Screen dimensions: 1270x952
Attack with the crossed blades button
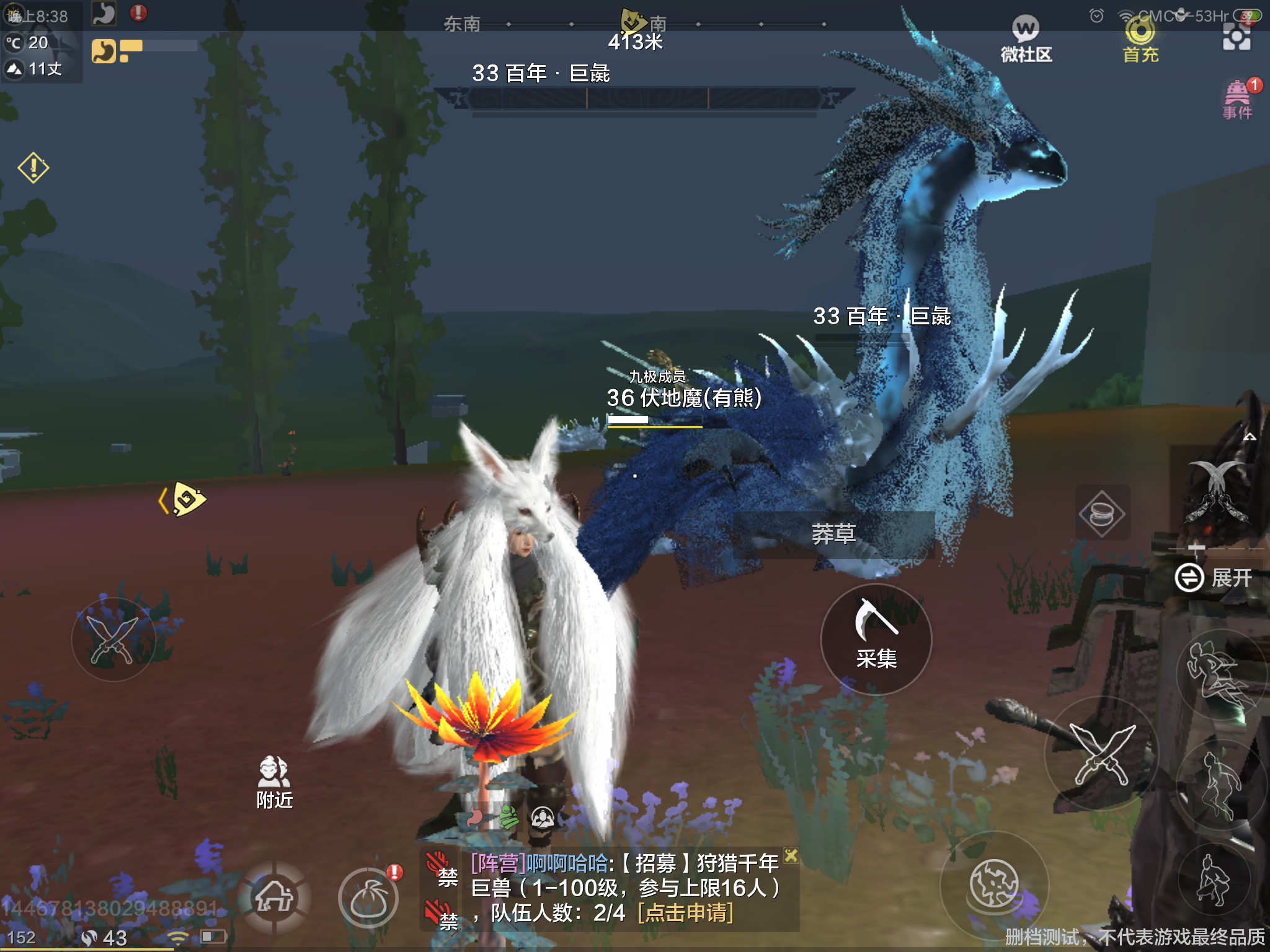(x=1102, y=754)
